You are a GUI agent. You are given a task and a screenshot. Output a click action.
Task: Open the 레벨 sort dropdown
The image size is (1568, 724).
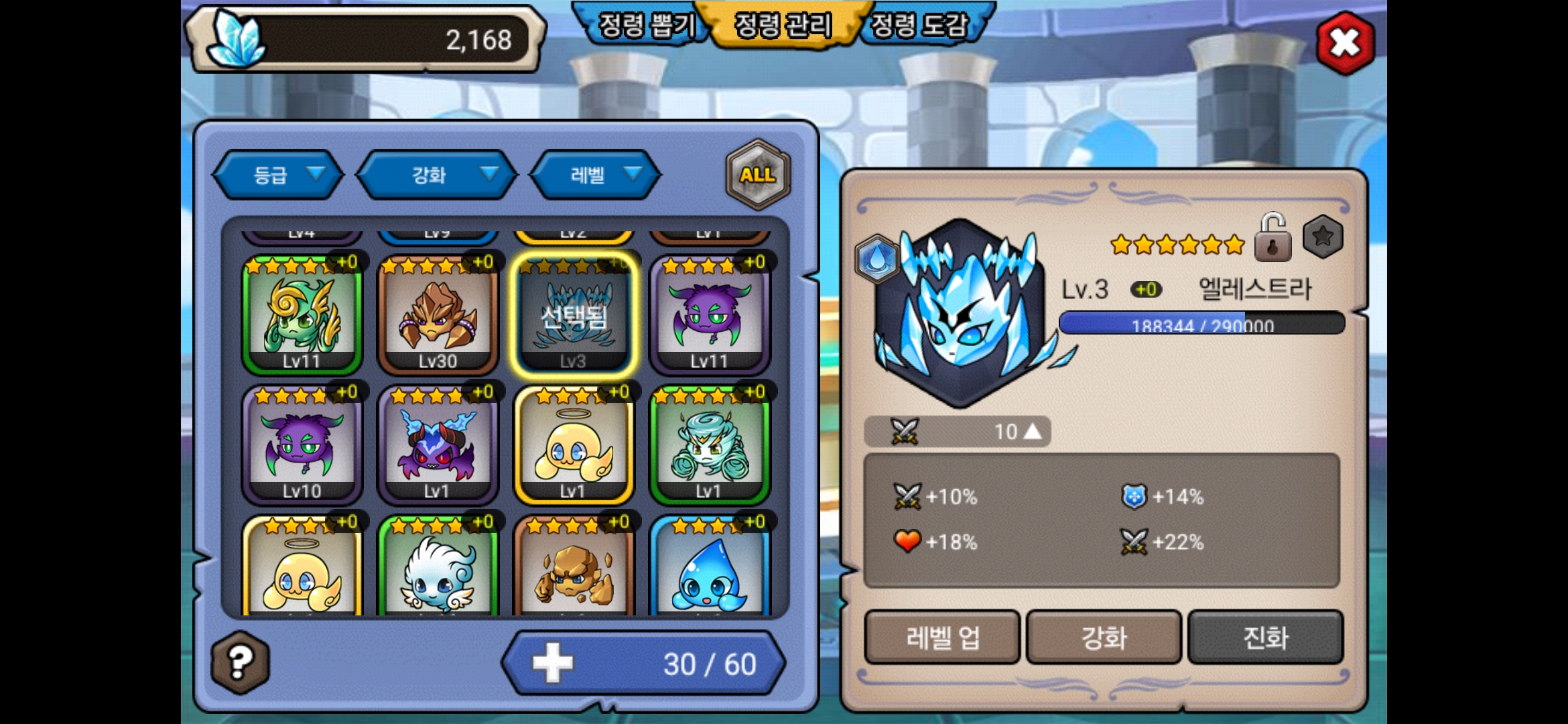(596, 175)
